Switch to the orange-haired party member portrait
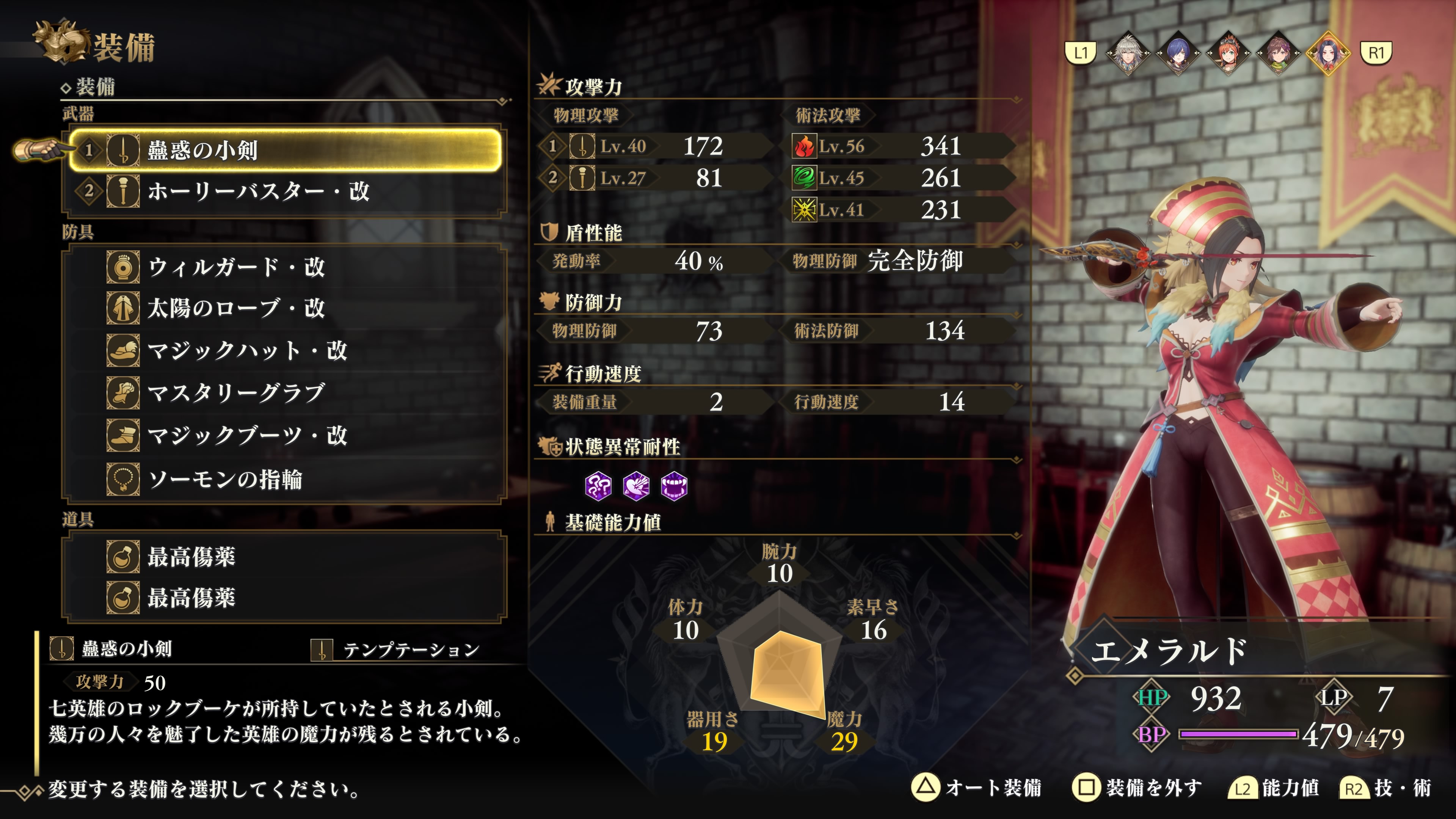1456x819 pixels. (1228, 53)
